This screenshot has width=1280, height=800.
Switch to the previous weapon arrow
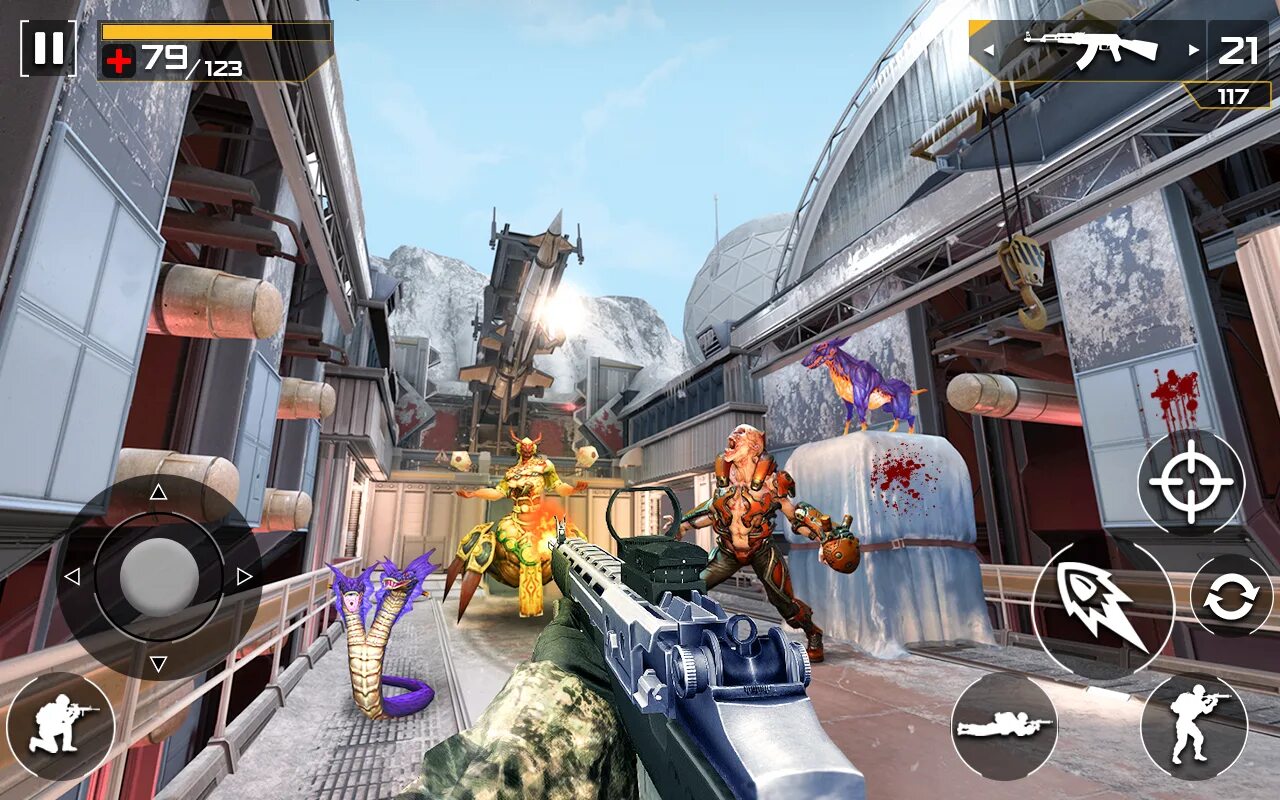tap(989, 49)
